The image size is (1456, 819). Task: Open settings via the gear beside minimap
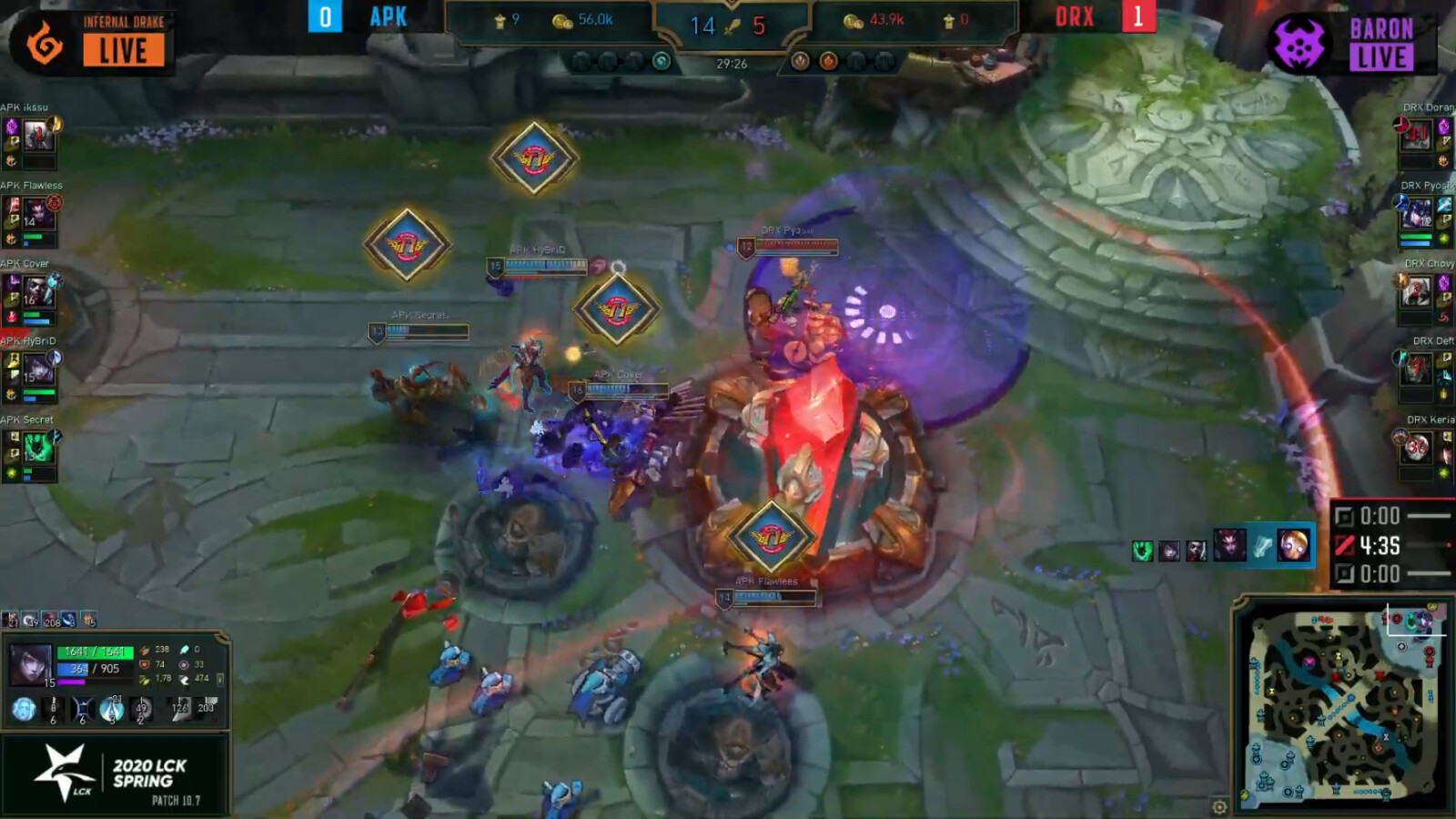[x=1219, y=806]
